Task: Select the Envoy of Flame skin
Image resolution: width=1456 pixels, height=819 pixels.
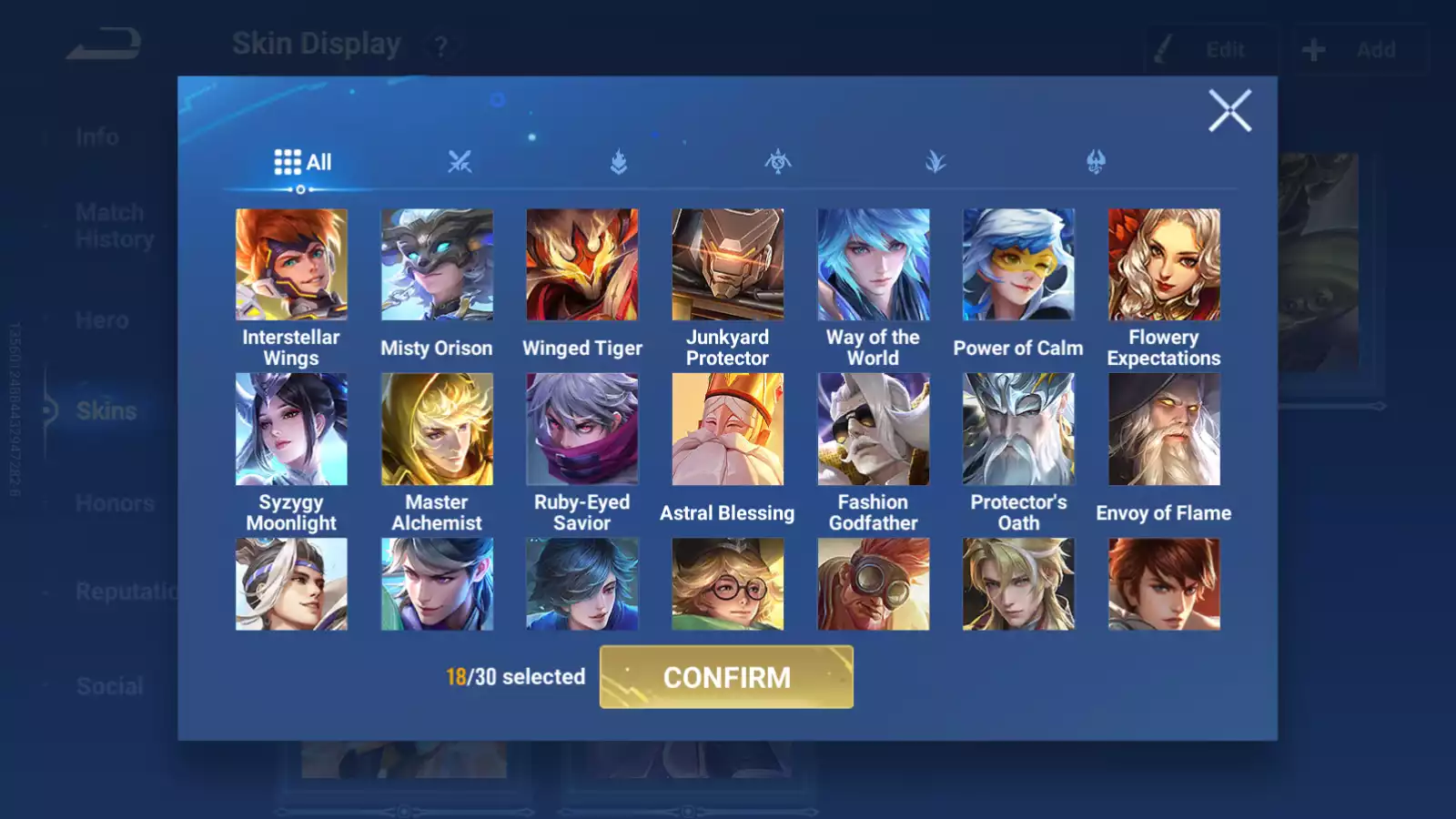Action: [x=1164, y=430]
